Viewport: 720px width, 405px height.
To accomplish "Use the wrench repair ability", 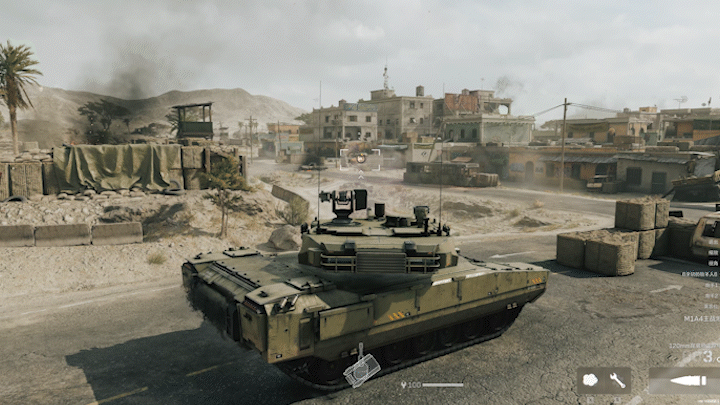I will click(617, 380).
